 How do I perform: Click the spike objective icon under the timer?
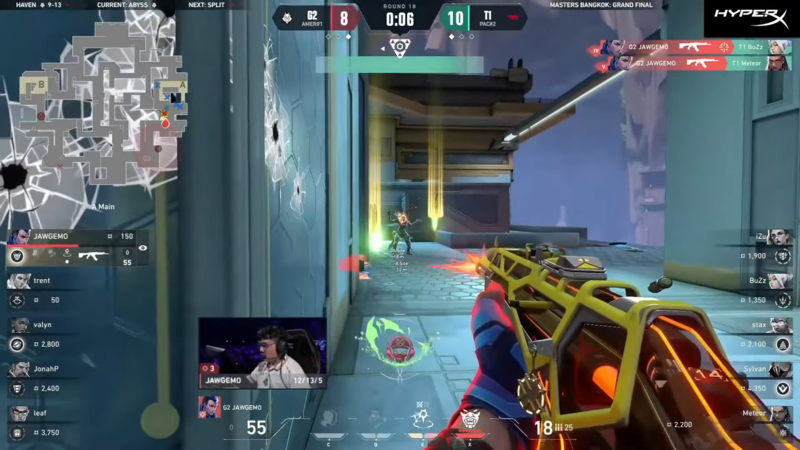pos(399,47)
